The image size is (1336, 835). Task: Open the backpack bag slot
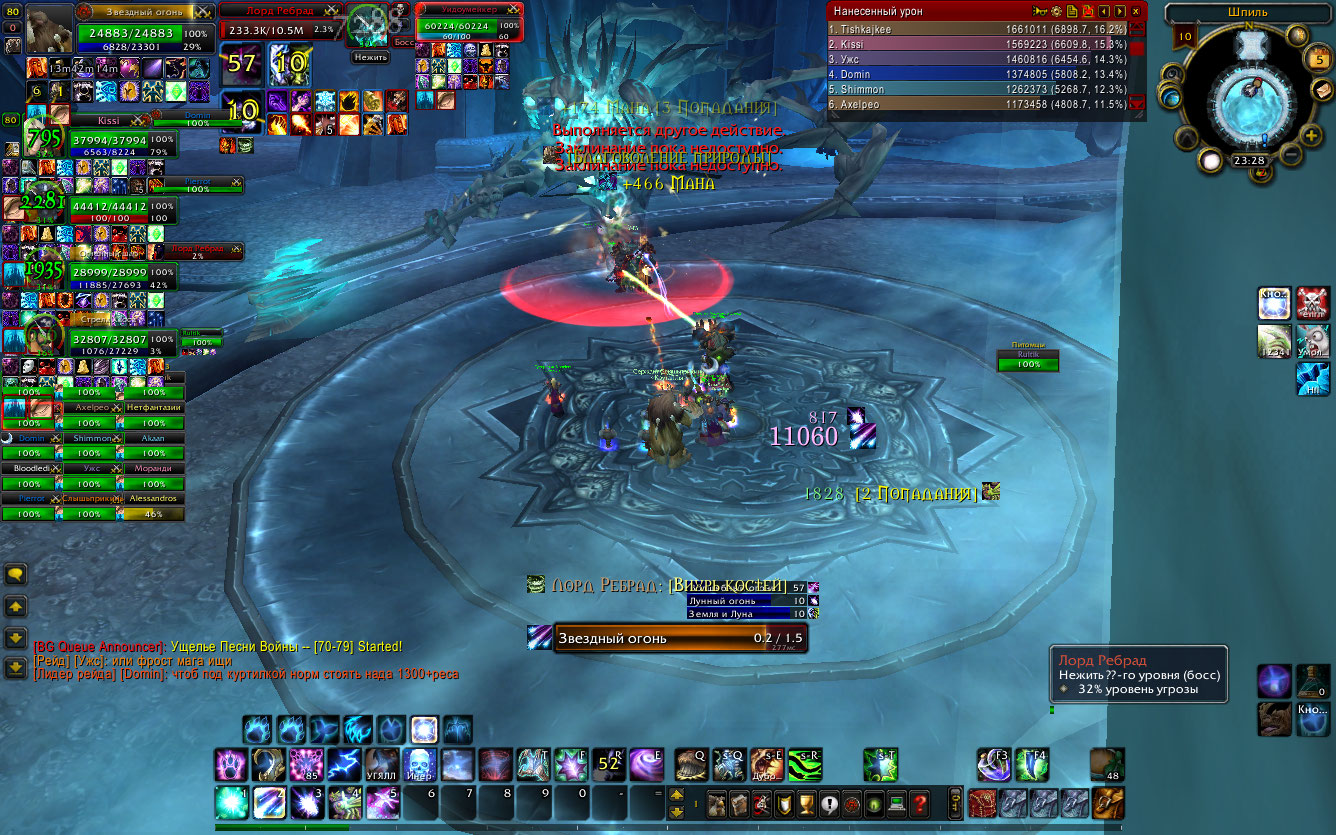click(1108, 802)
